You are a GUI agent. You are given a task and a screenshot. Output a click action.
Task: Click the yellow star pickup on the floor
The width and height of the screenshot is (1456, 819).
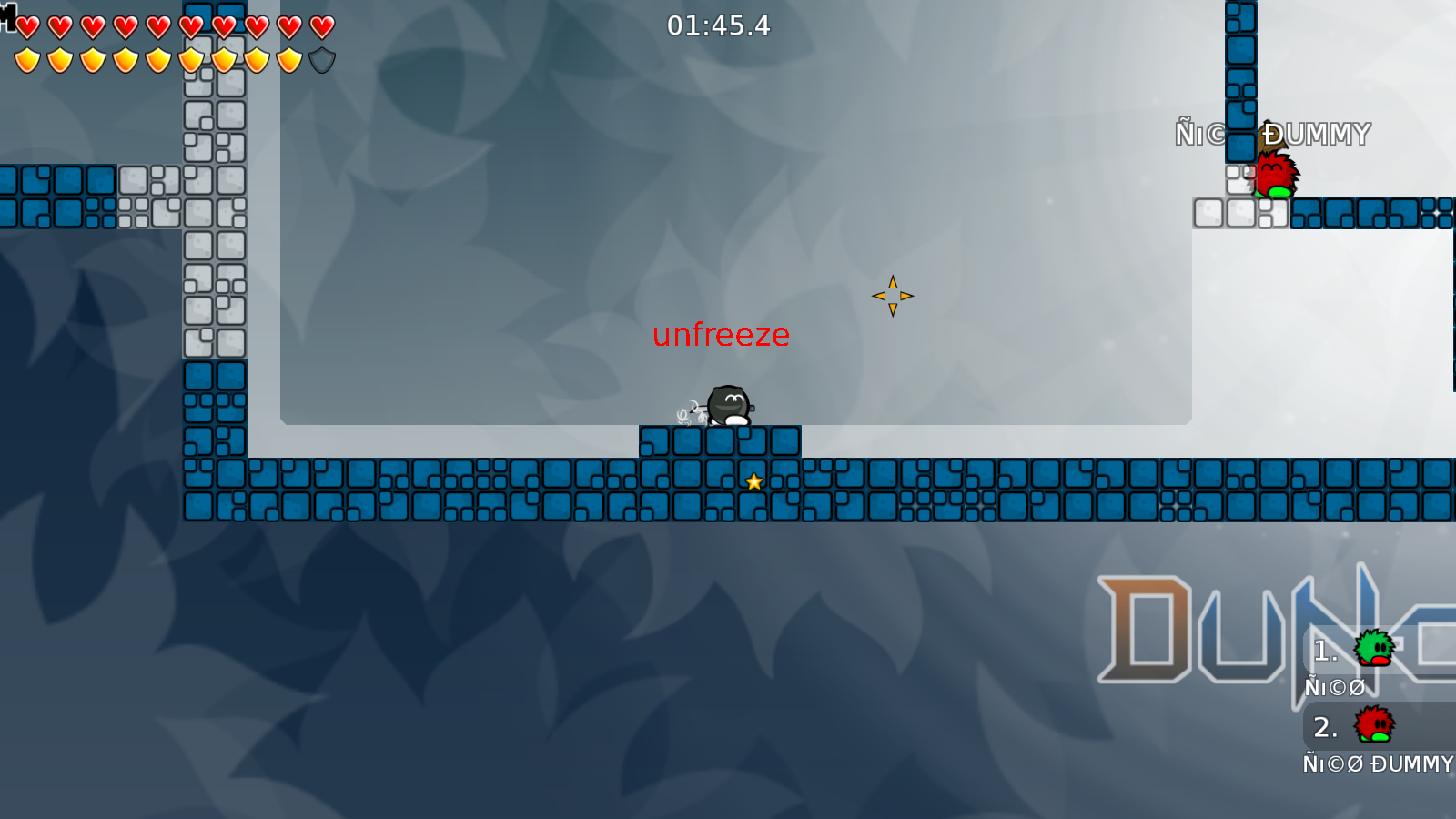pyautogui.click(x=753, y=482)
